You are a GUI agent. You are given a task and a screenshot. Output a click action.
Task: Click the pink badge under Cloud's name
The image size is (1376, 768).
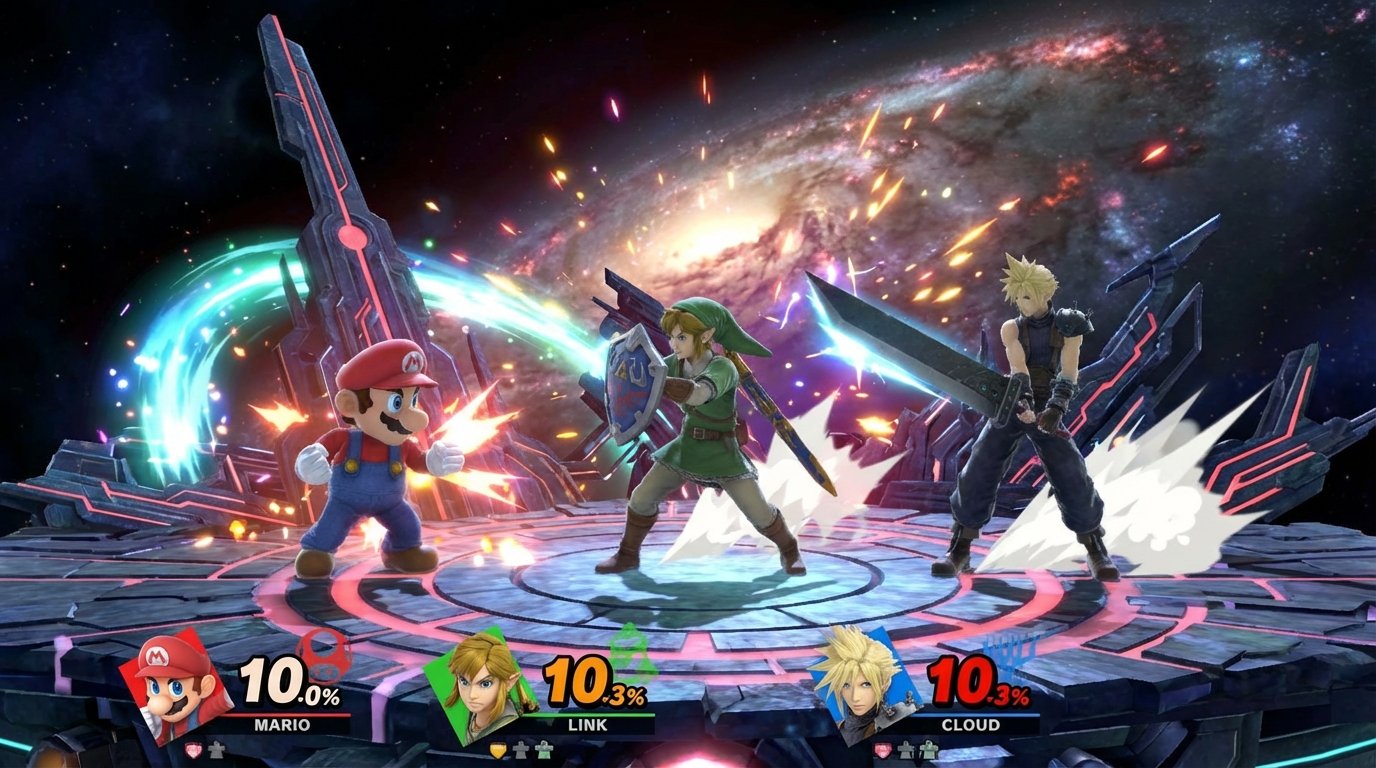pos(883,751)
